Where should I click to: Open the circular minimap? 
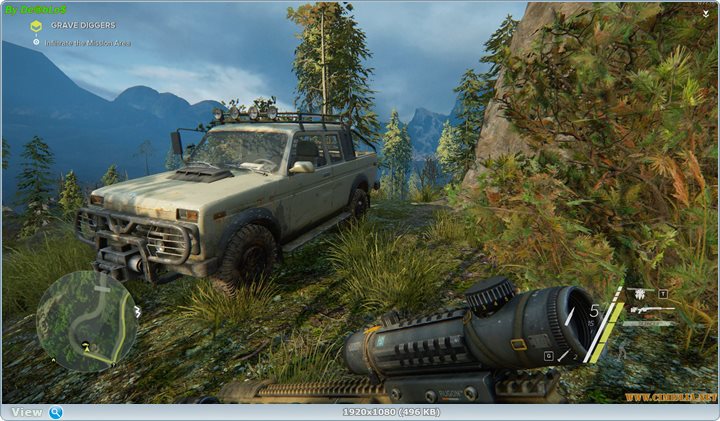87,321
